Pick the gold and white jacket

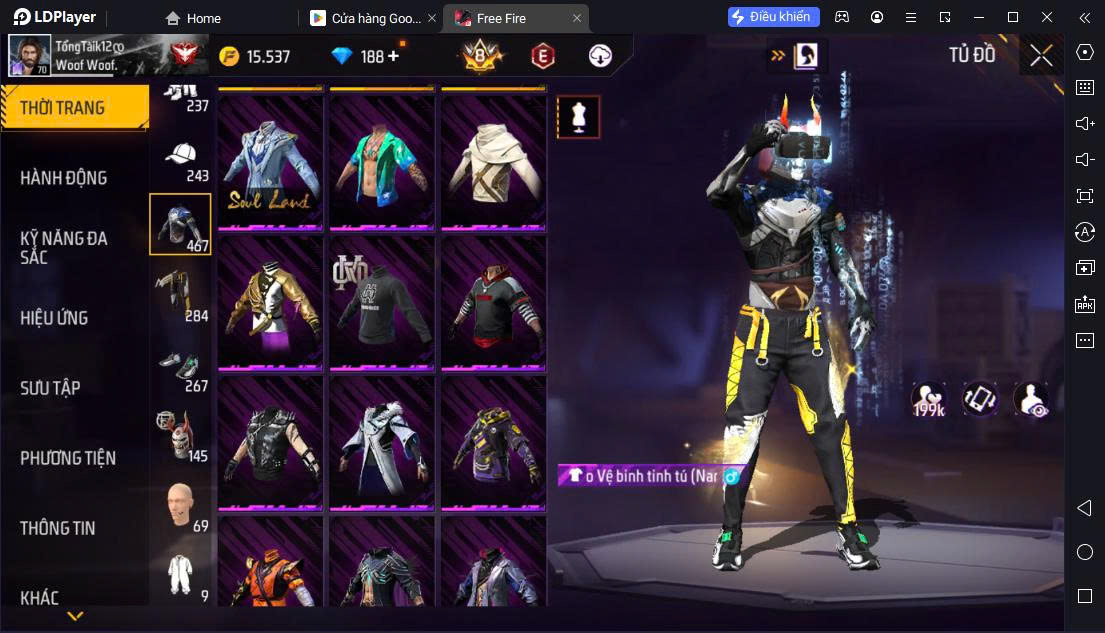(270, 302)
